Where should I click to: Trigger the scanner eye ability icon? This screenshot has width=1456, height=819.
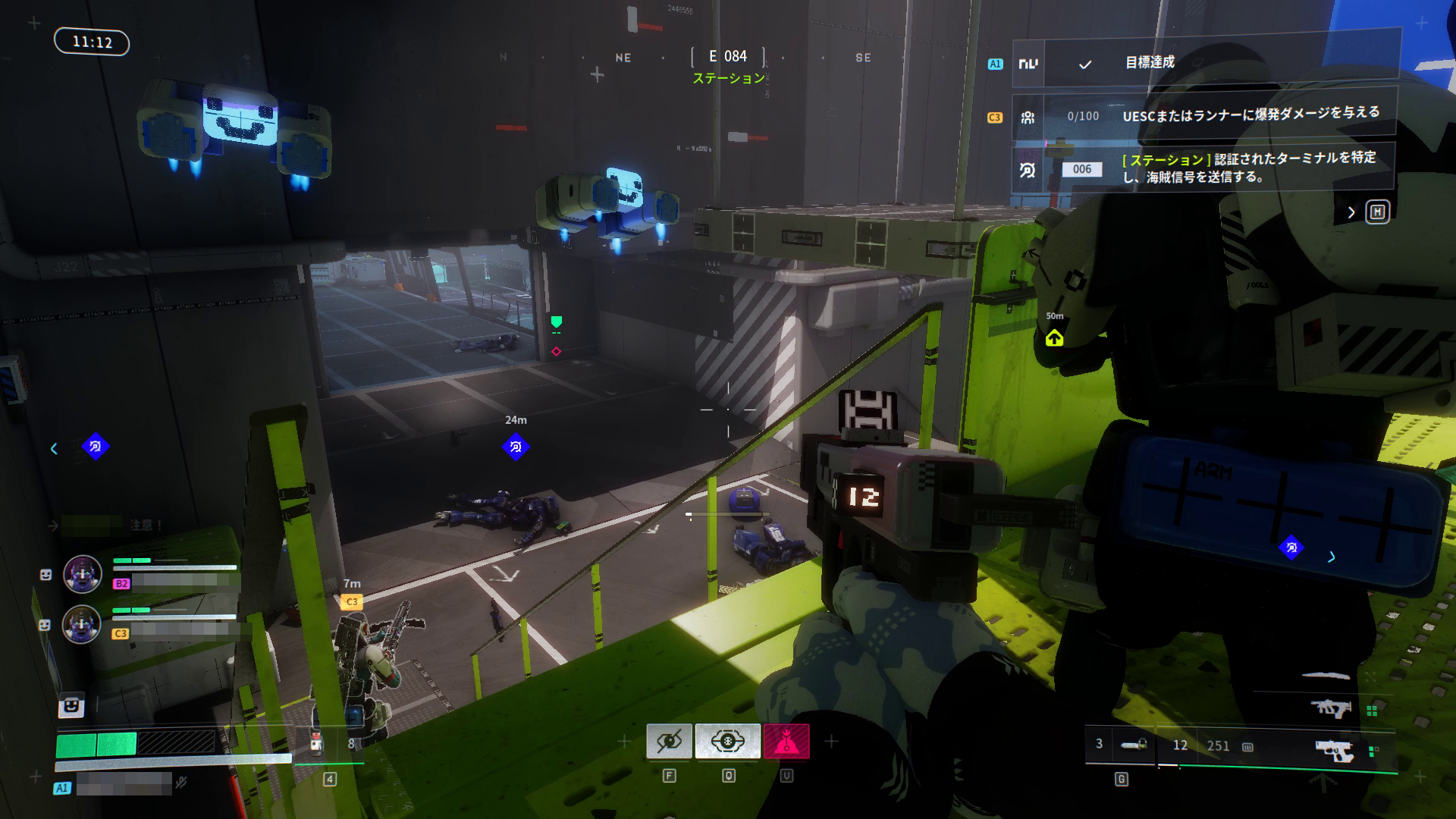(x=727, y=741)
